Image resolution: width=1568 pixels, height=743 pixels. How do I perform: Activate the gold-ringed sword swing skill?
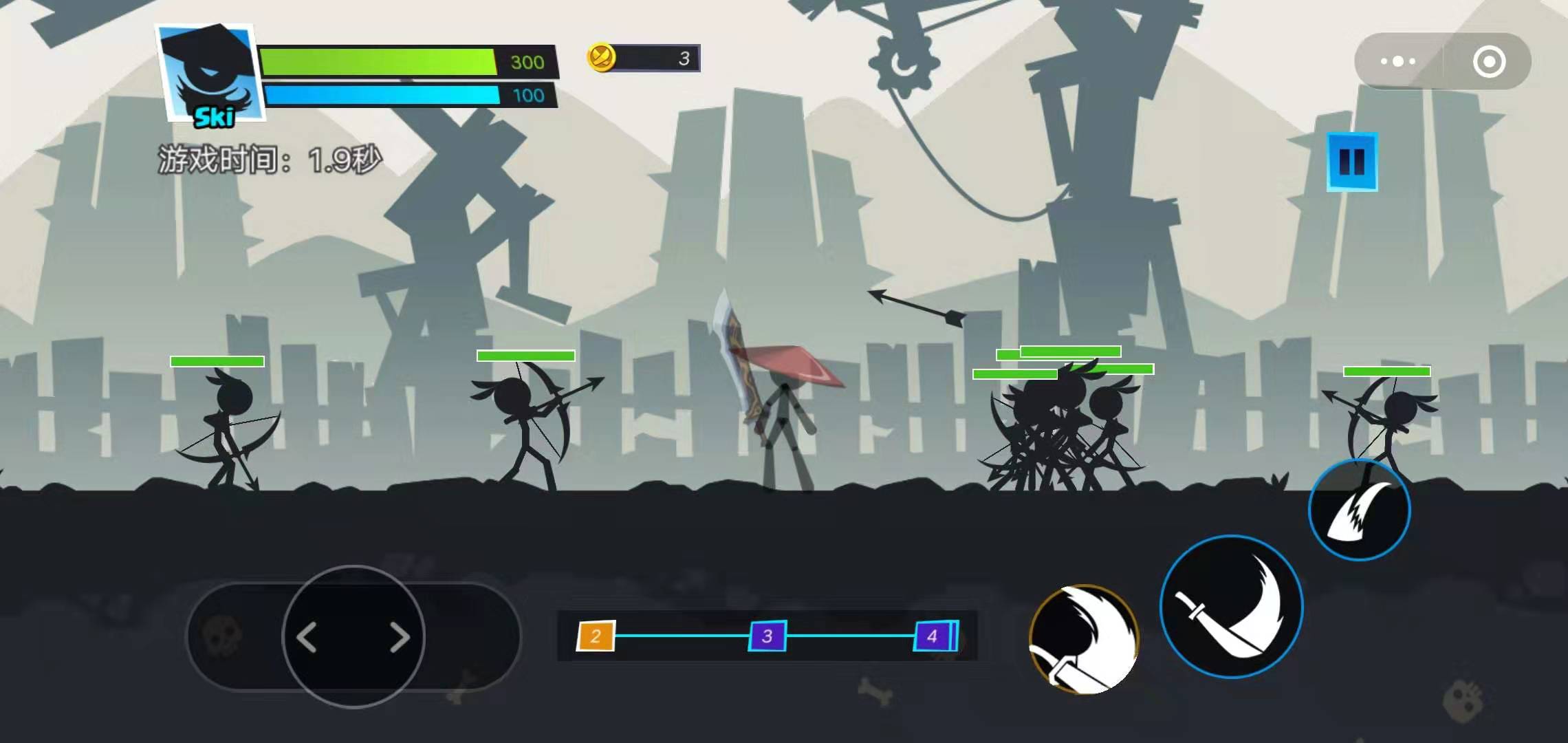click(x=1084, y=638)
